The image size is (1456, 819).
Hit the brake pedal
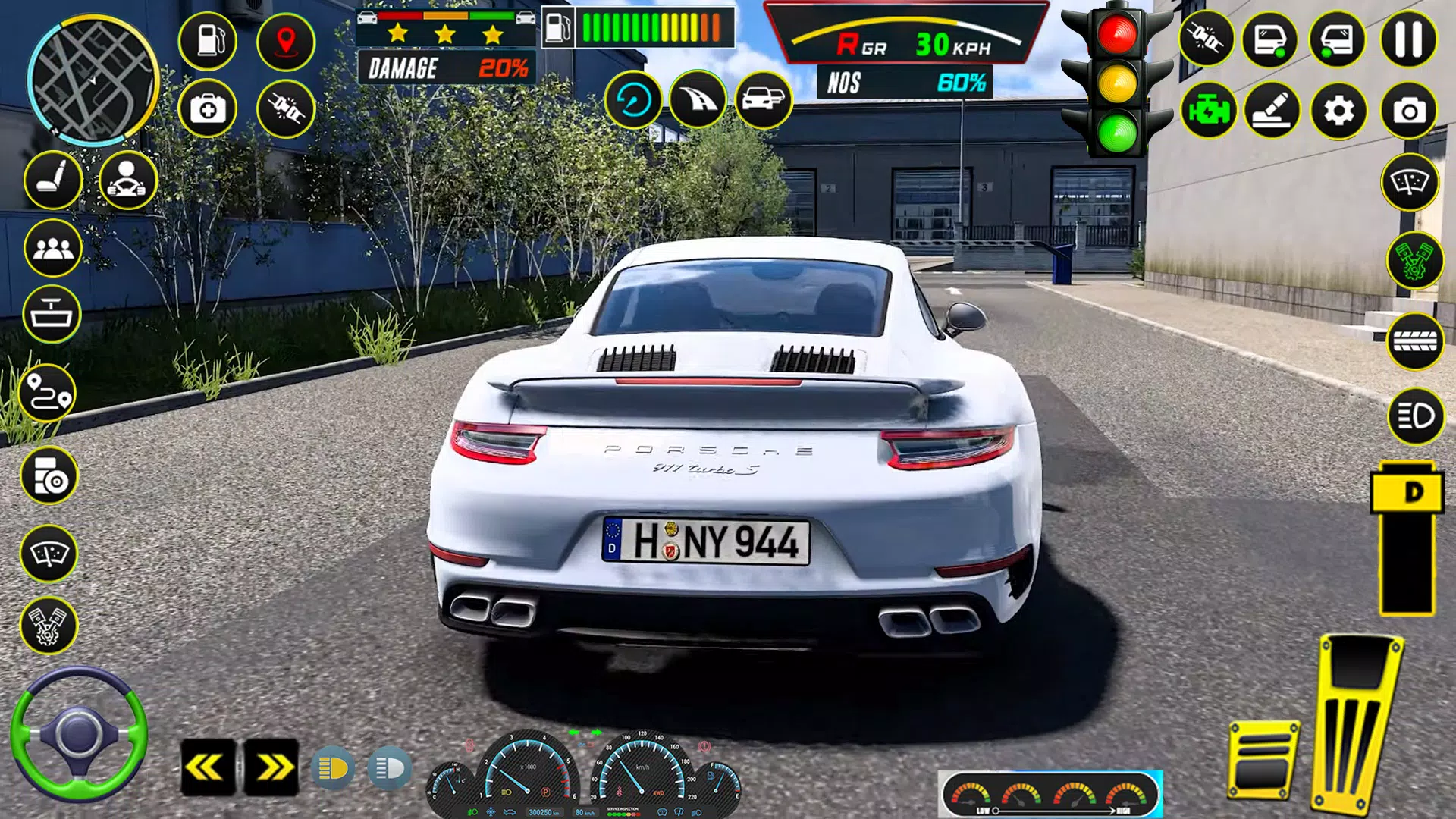(x=1263, y=761)
